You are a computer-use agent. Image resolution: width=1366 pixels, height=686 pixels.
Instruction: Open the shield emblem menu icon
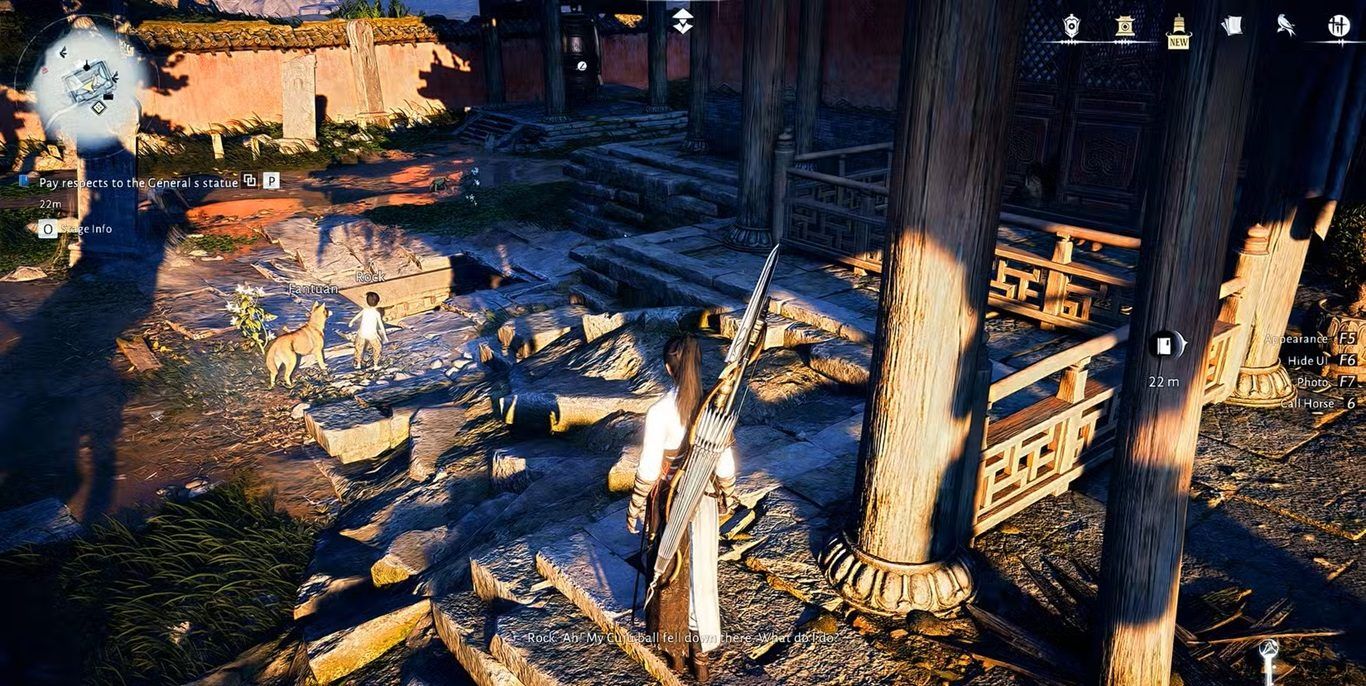click(x=1071, y=26)
